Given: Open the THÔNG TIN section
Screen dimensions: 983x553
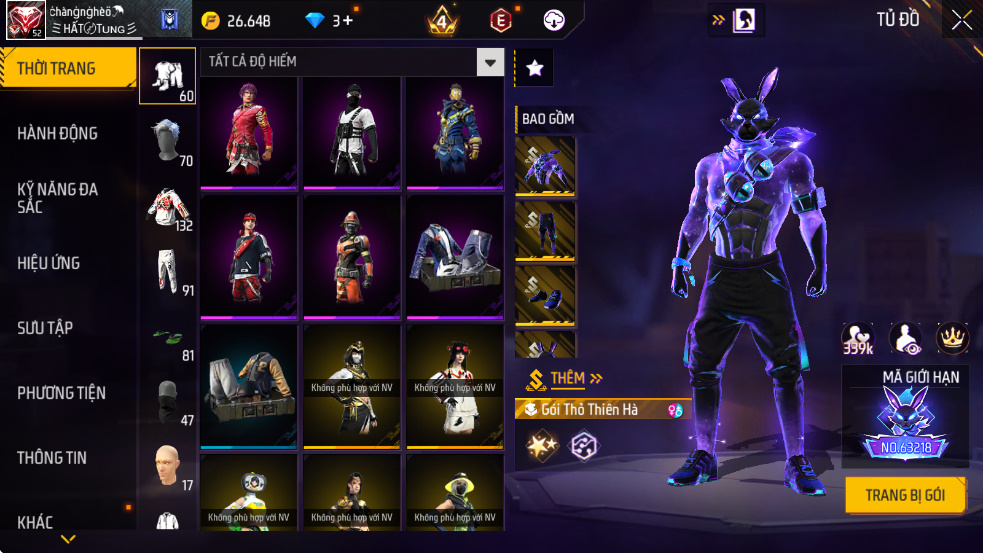Looking at the screenshot, I should tap(52, 458).
